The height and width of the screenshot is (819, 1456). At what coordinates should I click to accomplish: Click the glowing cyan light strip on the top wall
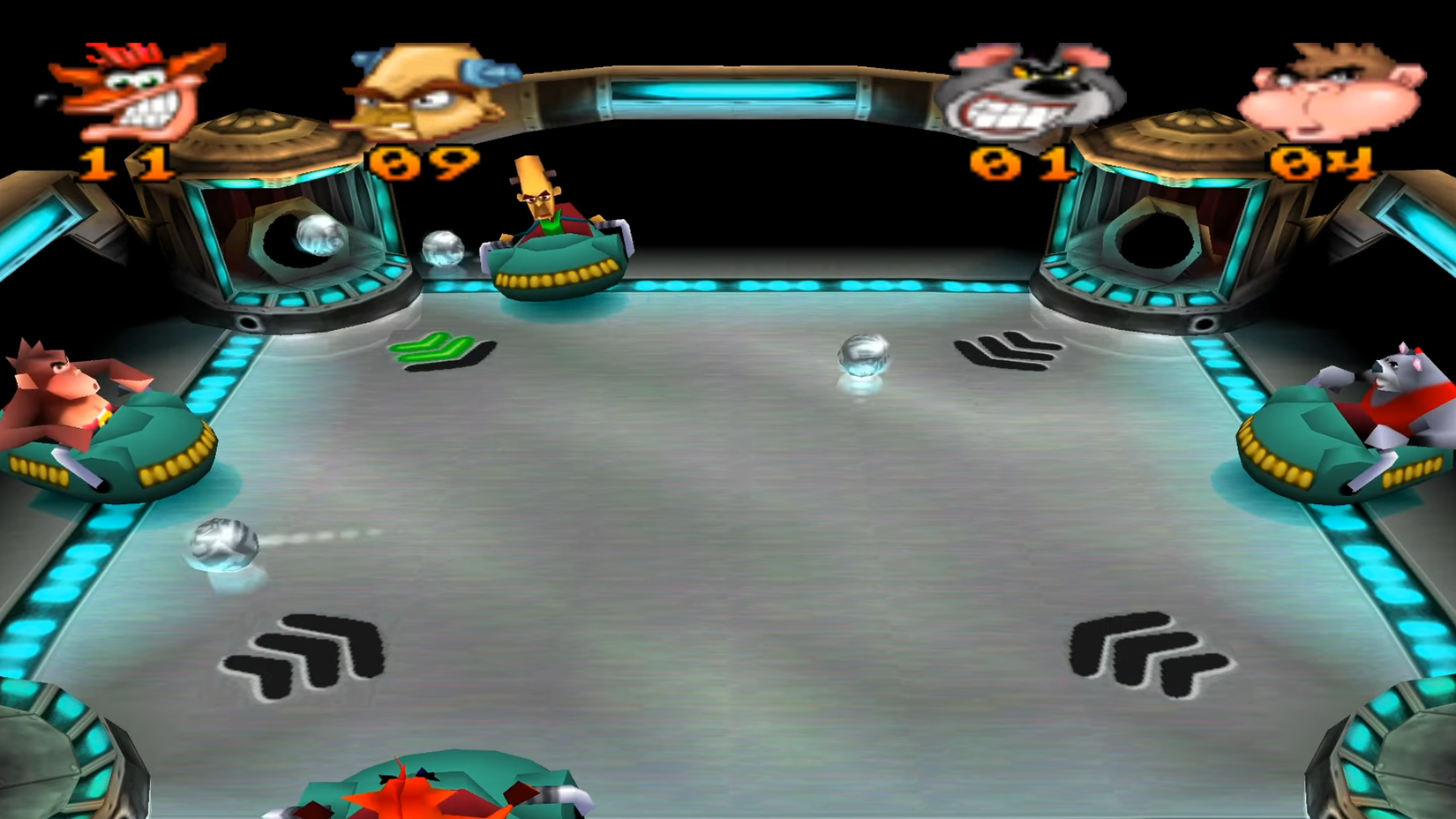728,93
